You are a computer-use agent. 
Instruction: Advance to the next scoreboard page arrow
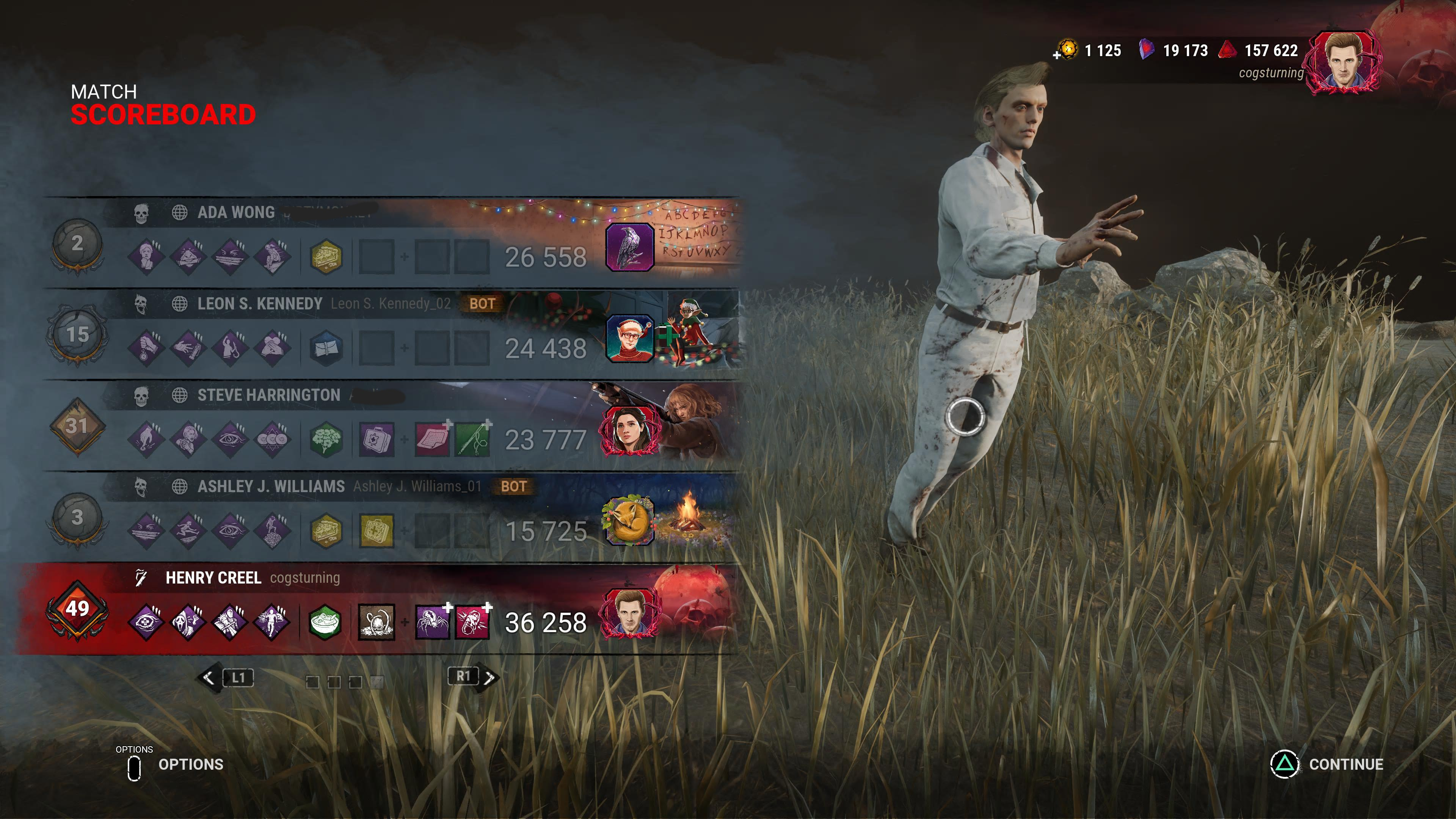(489, 677)
